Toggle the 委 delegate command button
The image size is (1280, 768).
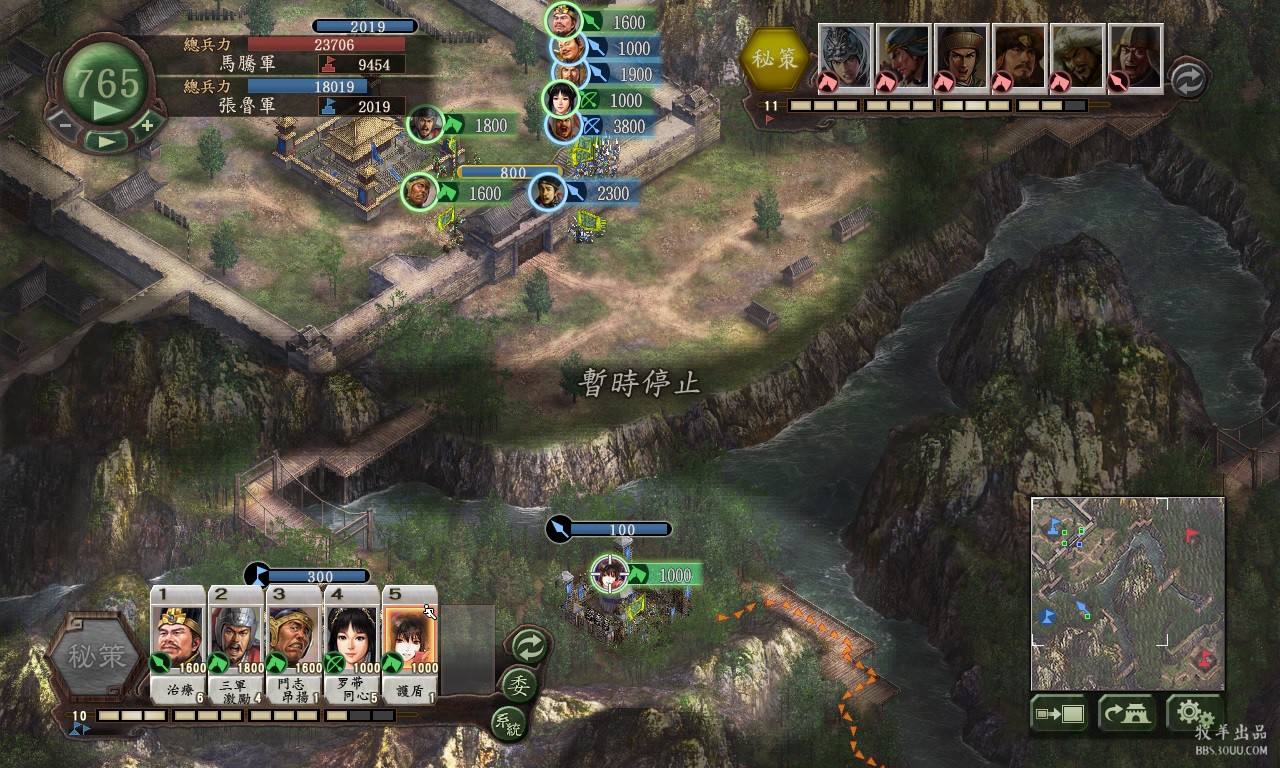pyautogui.click(x=520, y=686)
